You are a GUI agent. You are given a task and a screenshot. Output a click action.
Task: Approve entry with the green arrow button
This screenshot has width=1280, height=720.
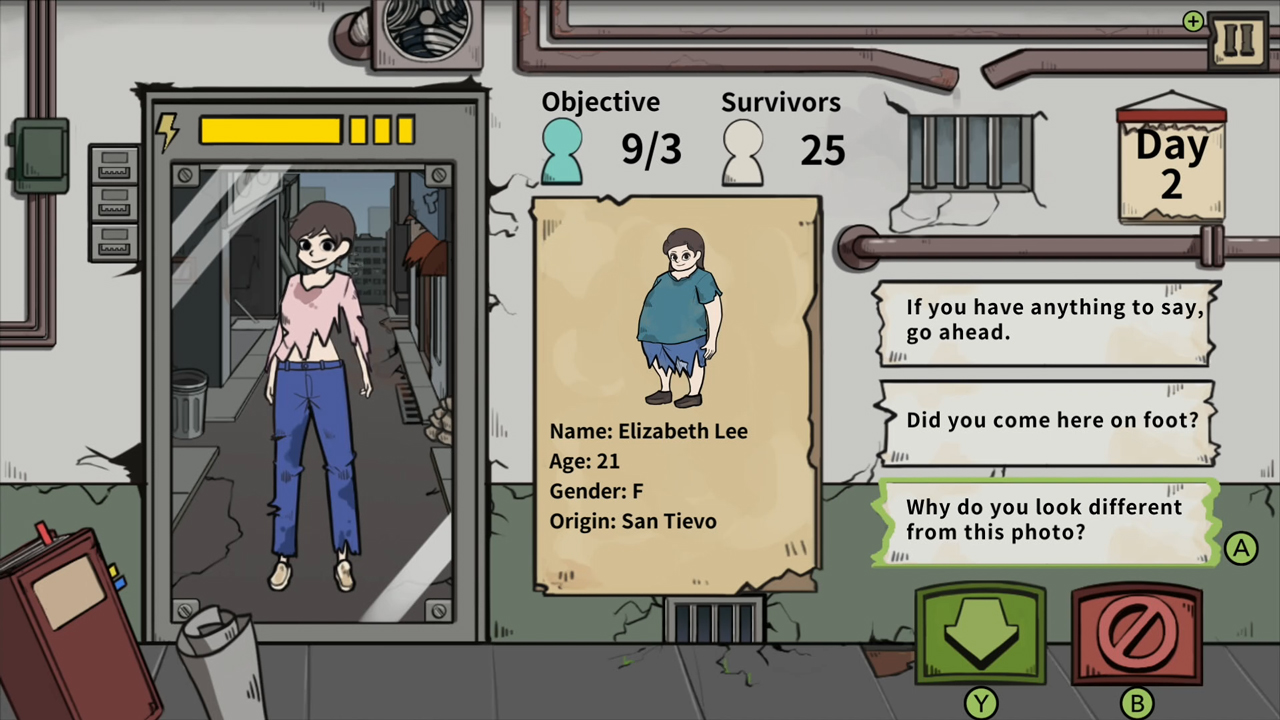(980, 633)
